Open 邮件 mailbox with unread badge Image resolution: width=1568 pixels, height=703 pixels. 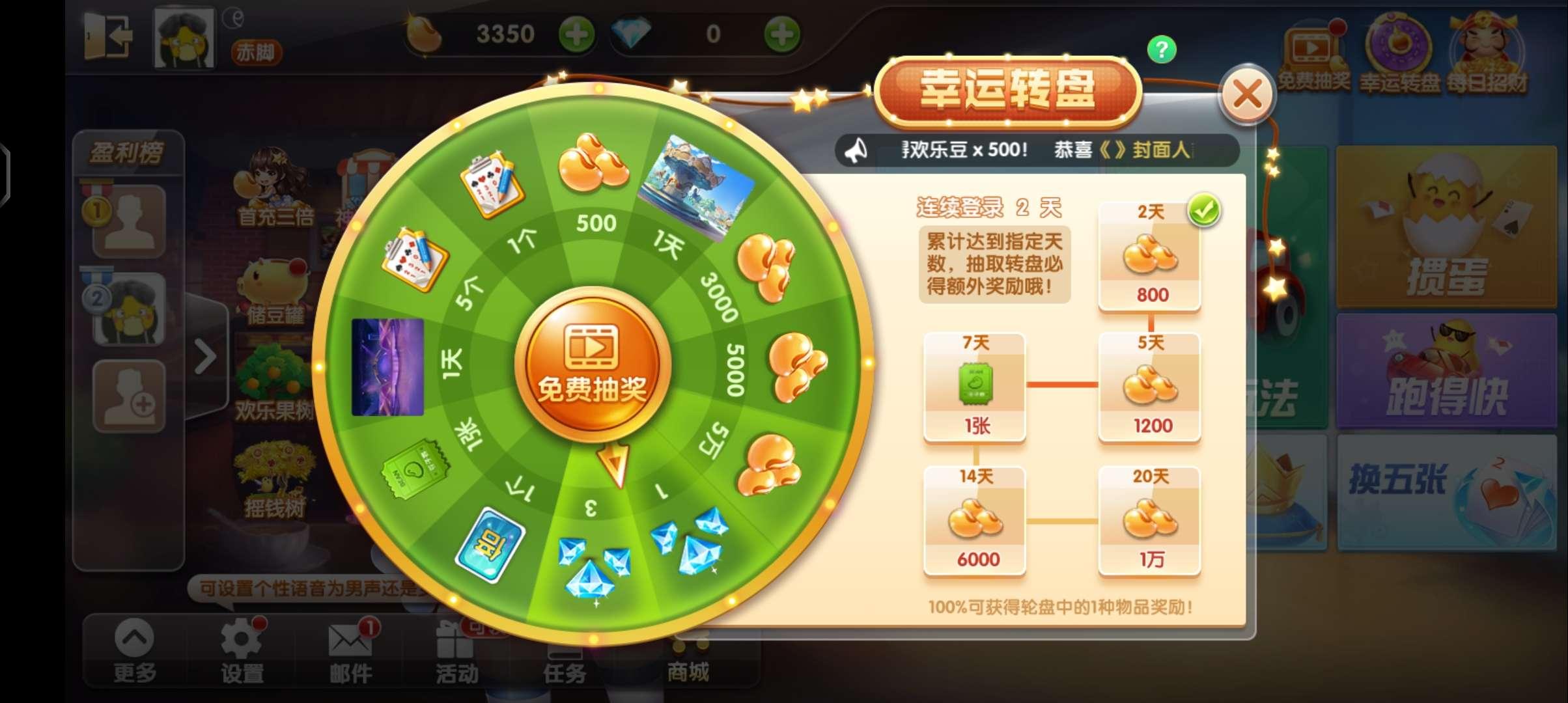350,651
